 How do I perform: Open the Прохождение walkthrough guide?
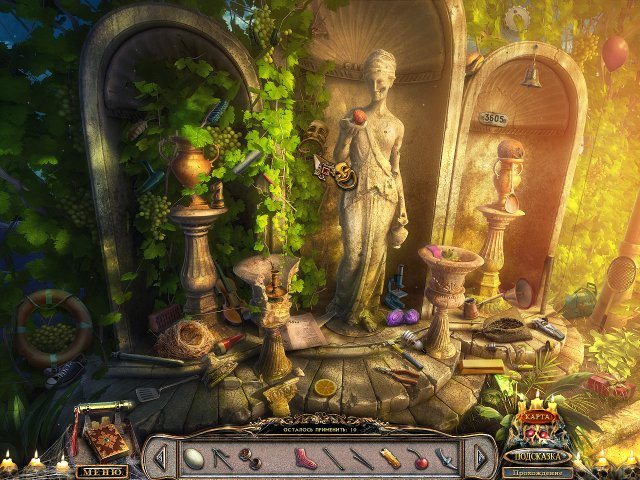coord(538,471)
